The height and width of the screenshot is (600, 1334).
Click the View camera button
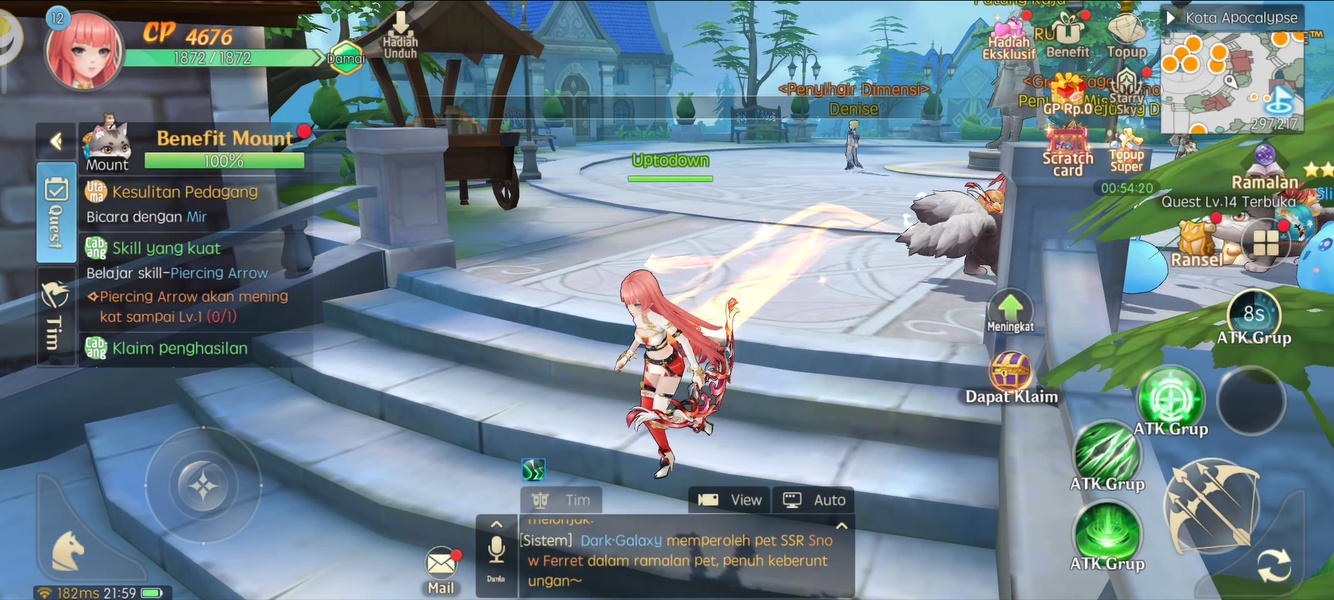[x=730, y=500]
